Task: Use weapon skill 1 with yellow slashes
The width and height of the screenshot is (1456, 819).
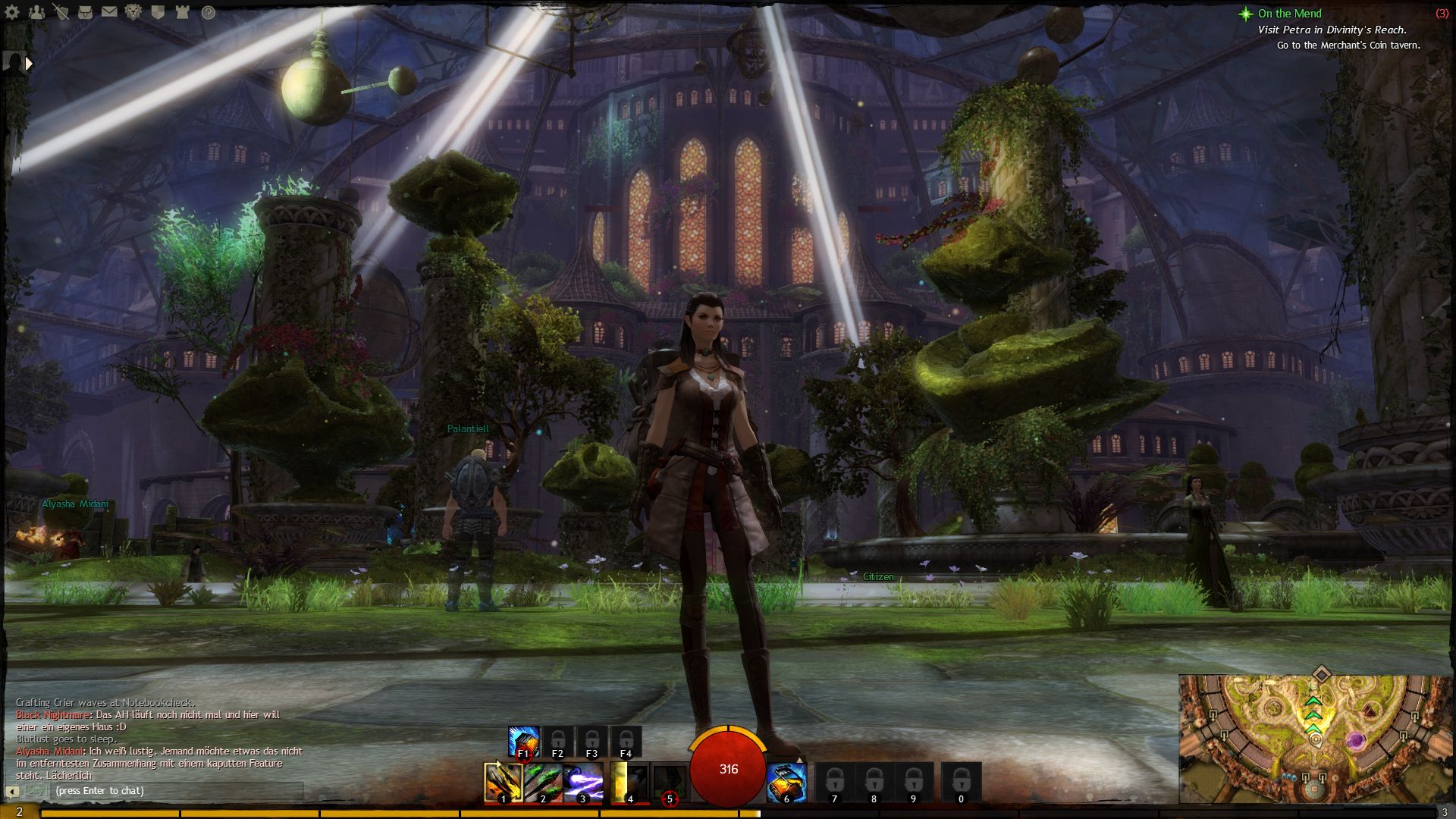Action: (x=503, y=783)
